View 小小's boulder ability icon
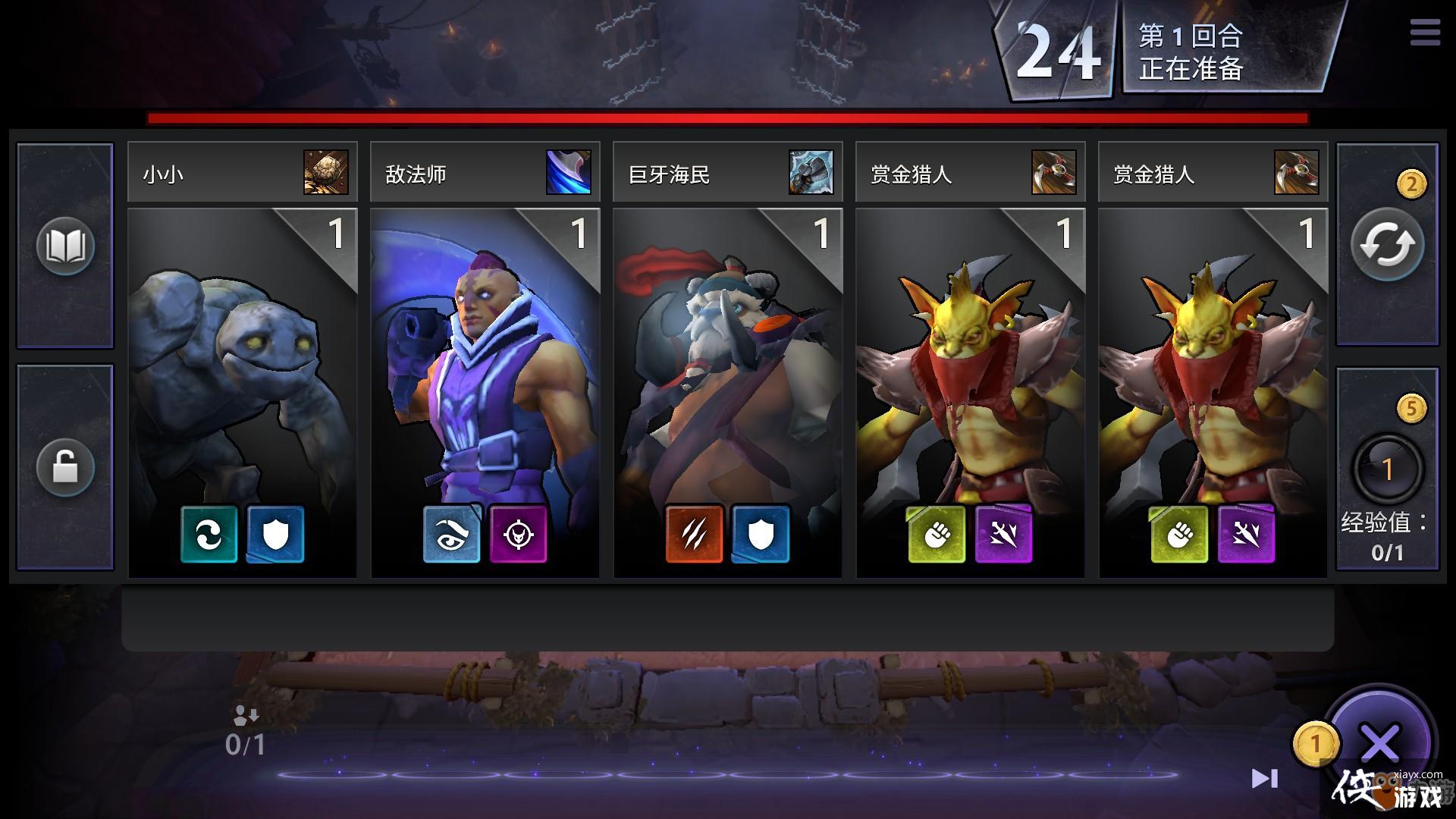The width and height of the screenshot is (1456, 819). pos(326,172)
